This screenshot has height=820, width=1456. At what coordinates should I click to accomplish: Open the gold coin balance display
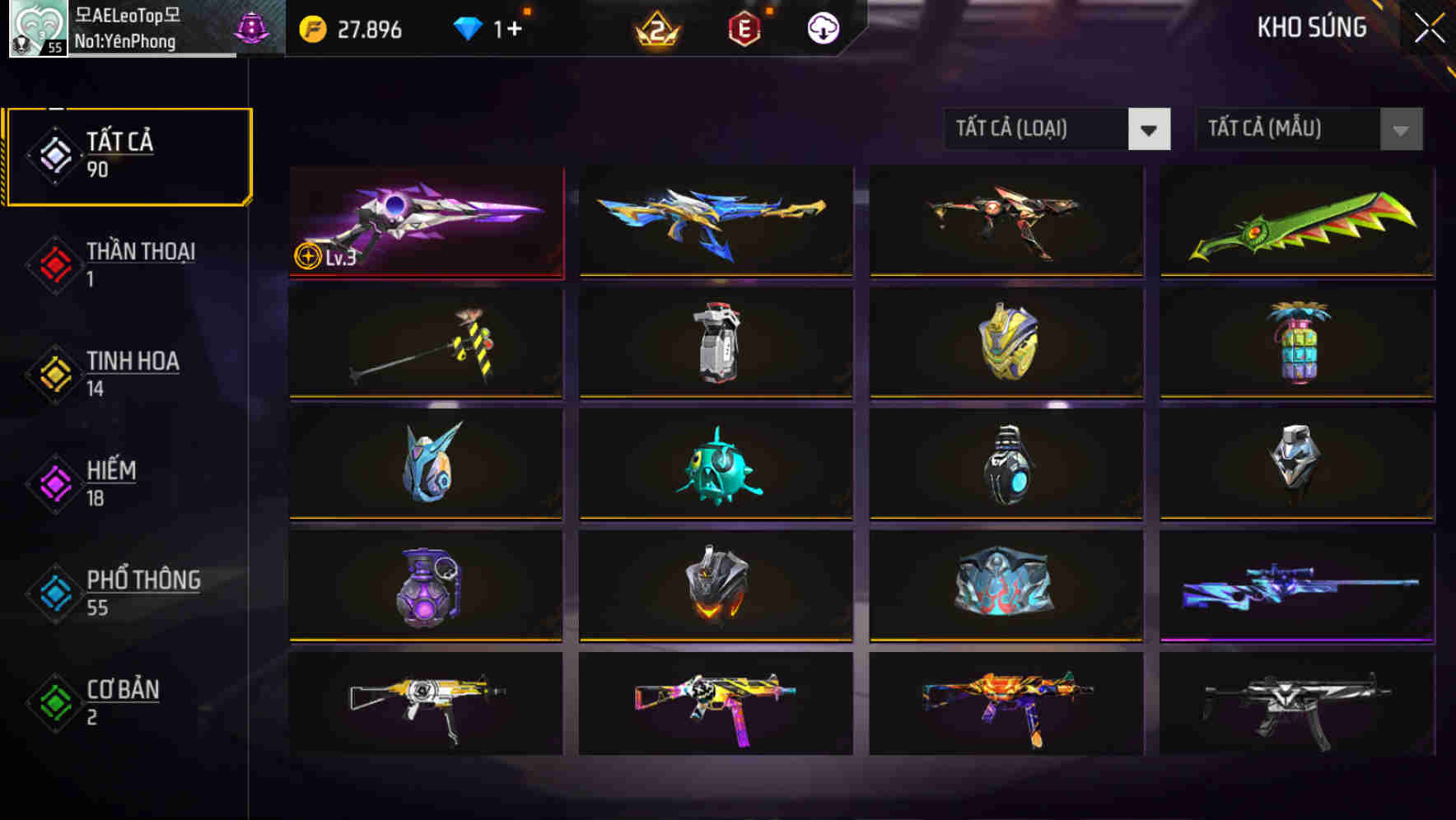(x=354, y=30)
